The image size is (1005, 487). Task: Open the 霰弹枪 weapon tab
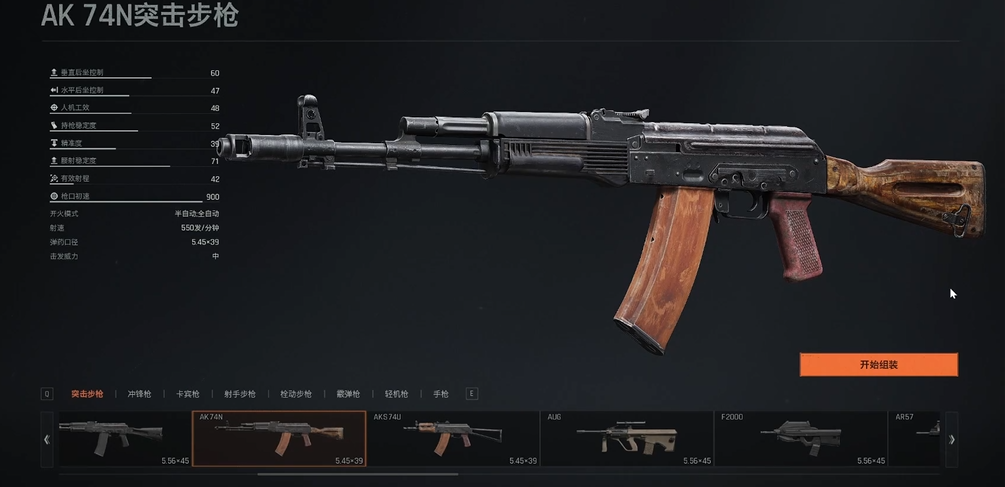(348, 394)
